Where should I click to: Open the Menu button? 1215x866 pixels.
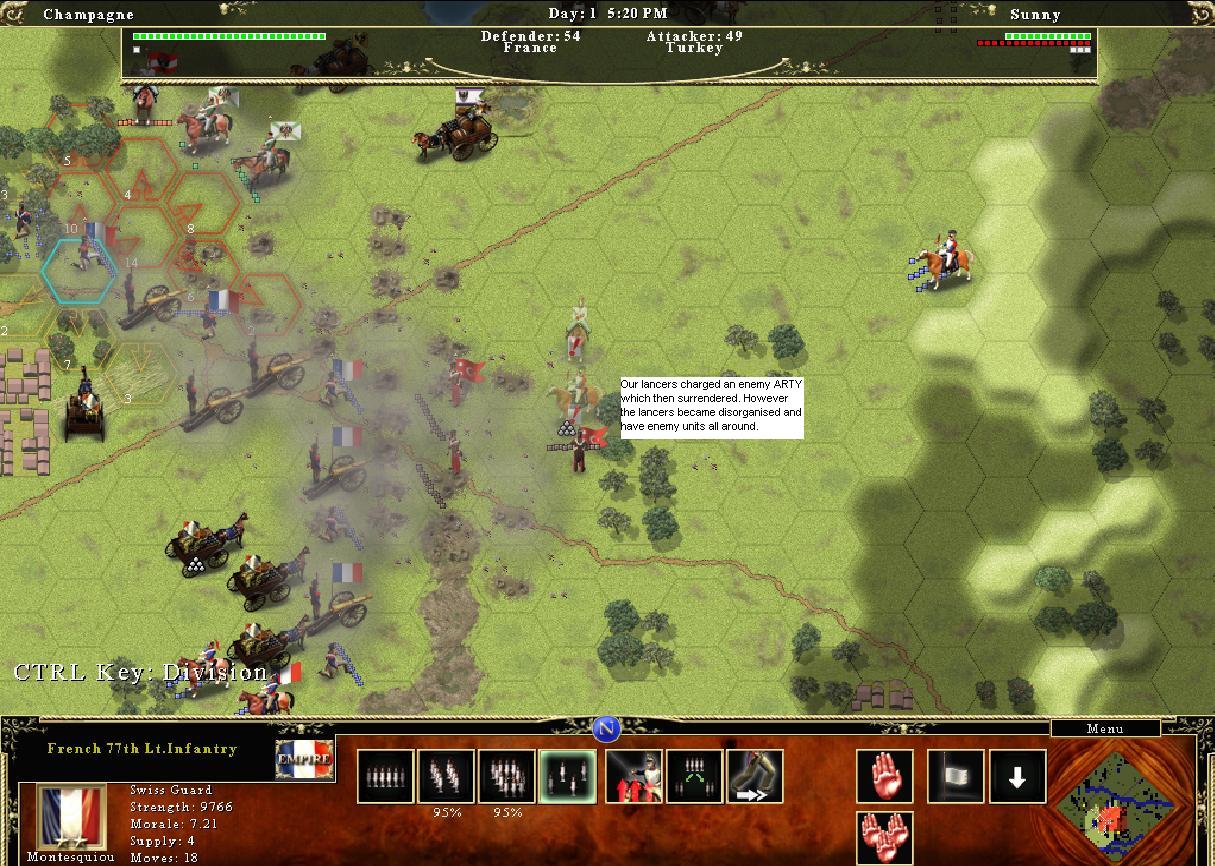click(1105, 729)
